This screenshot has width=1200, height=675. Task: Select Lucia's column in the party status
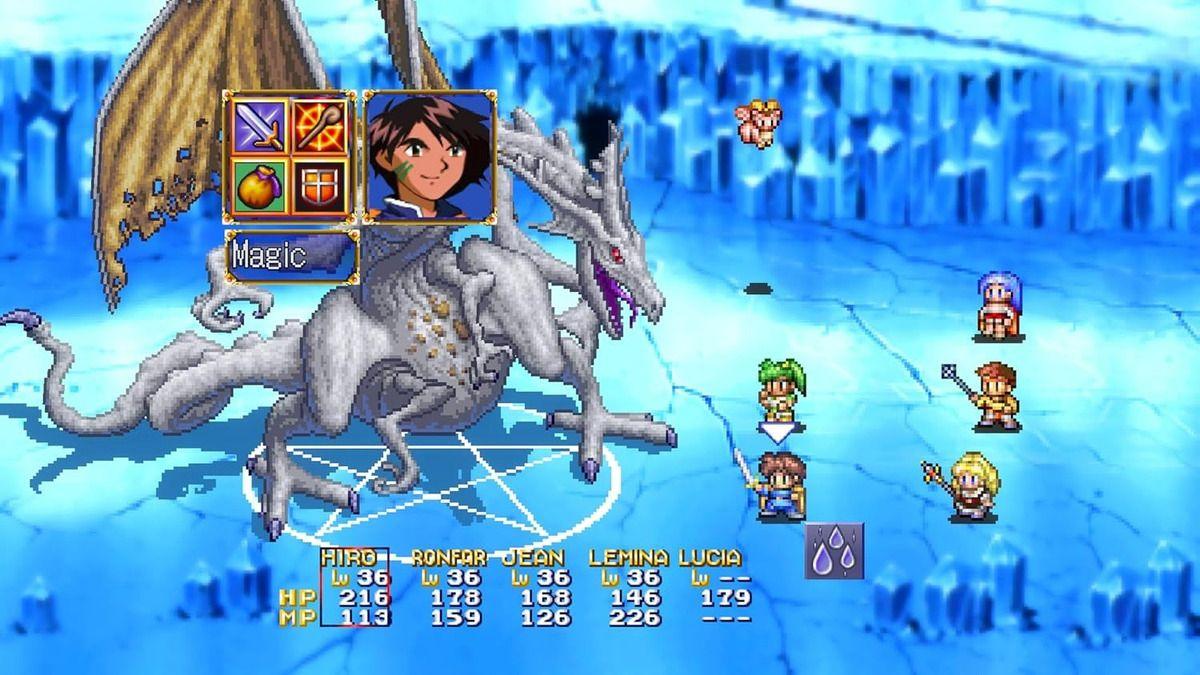click(x=714, y=588)
